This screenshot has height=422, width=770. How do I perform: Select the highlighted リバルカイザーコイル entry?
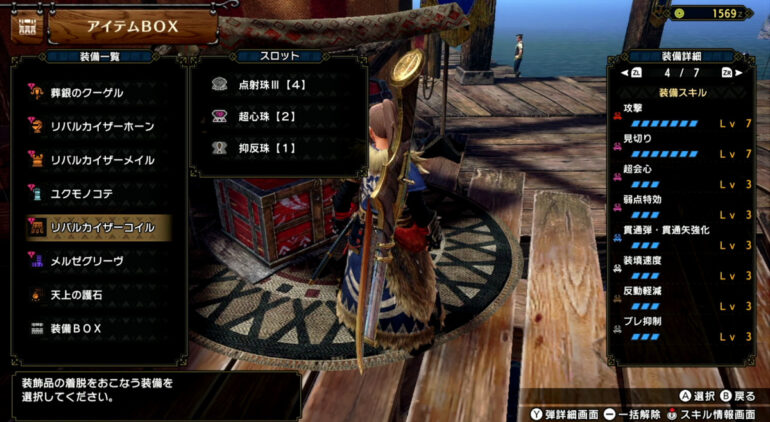(x=98, y=227)
